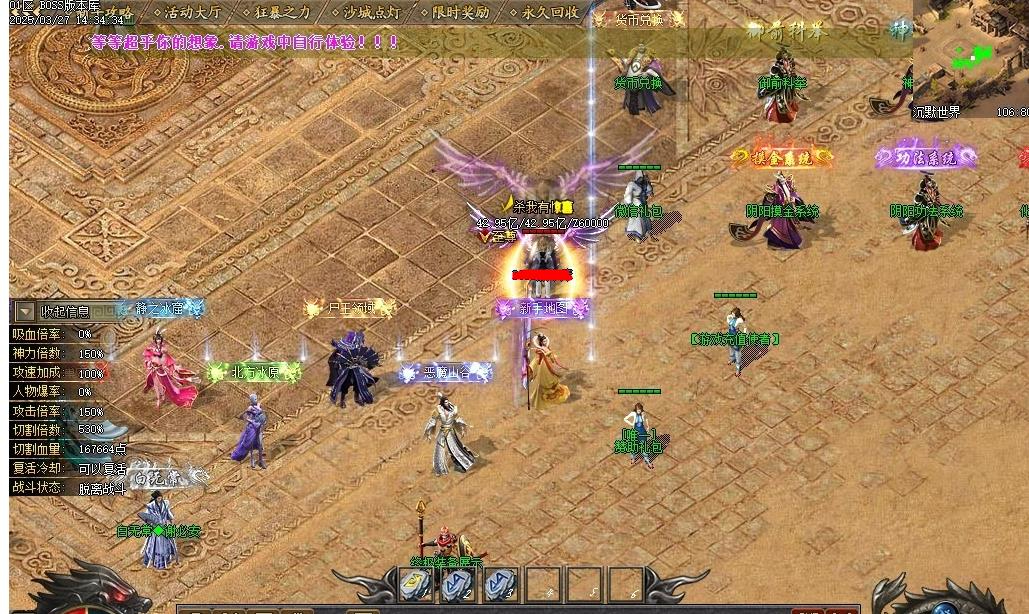
Task: Use the item in hotbar slot 2
Action: [x=457, y=584]
